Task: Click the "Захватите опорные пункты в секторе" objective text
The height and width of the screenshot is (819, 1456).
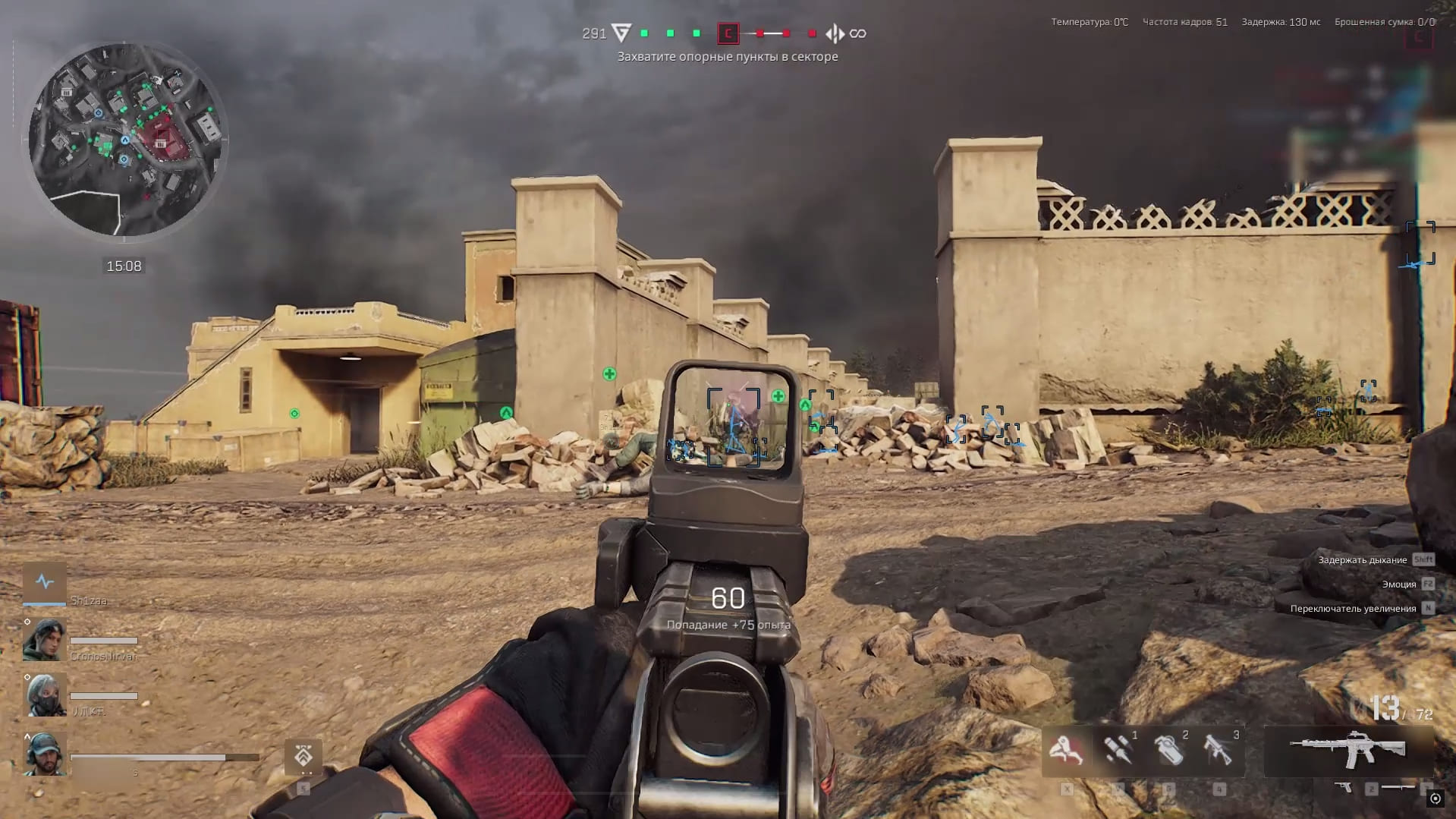Action: coord(727,57)
